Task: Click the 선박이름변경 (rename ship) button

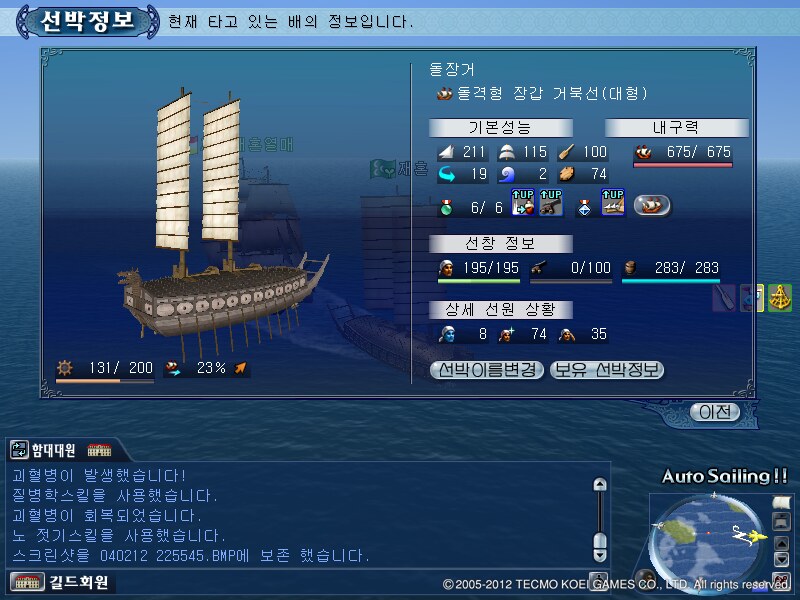Action: click(x=487, y=370)
